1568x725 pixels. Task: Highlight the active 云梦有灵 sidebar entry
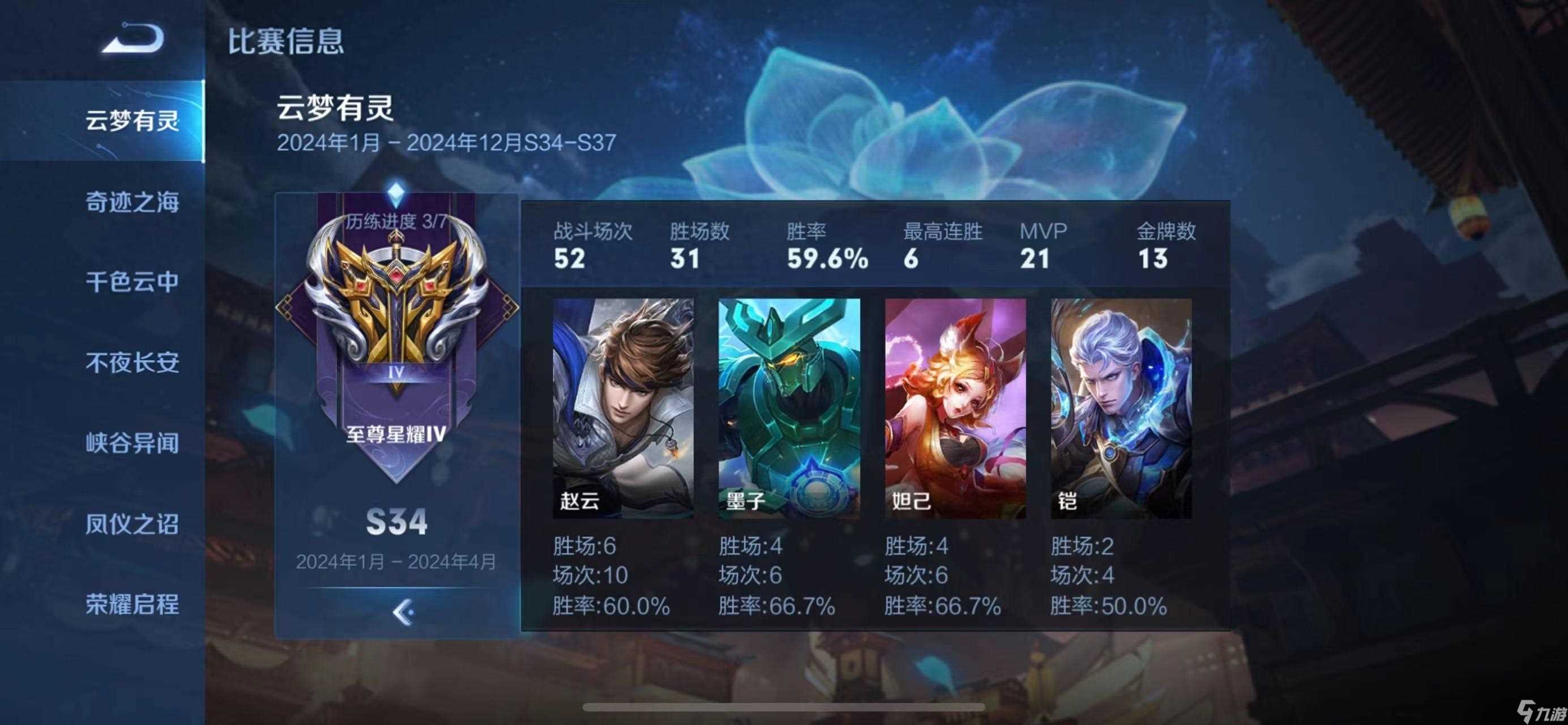click(x=134, y=122)
